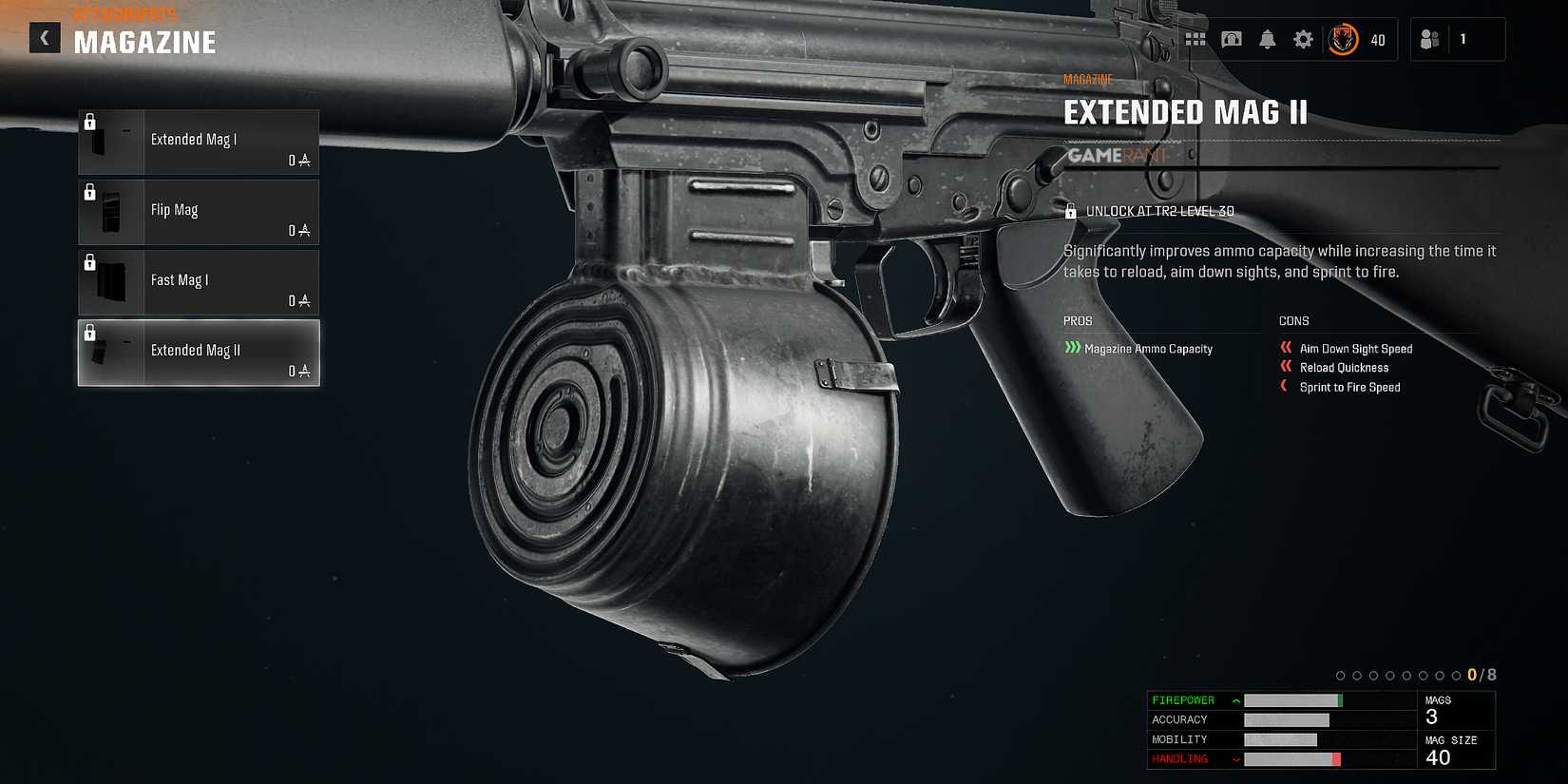Click the Fast Mag I magazine thumbnail
This screenshot has height=784, width=1568.
111,280
